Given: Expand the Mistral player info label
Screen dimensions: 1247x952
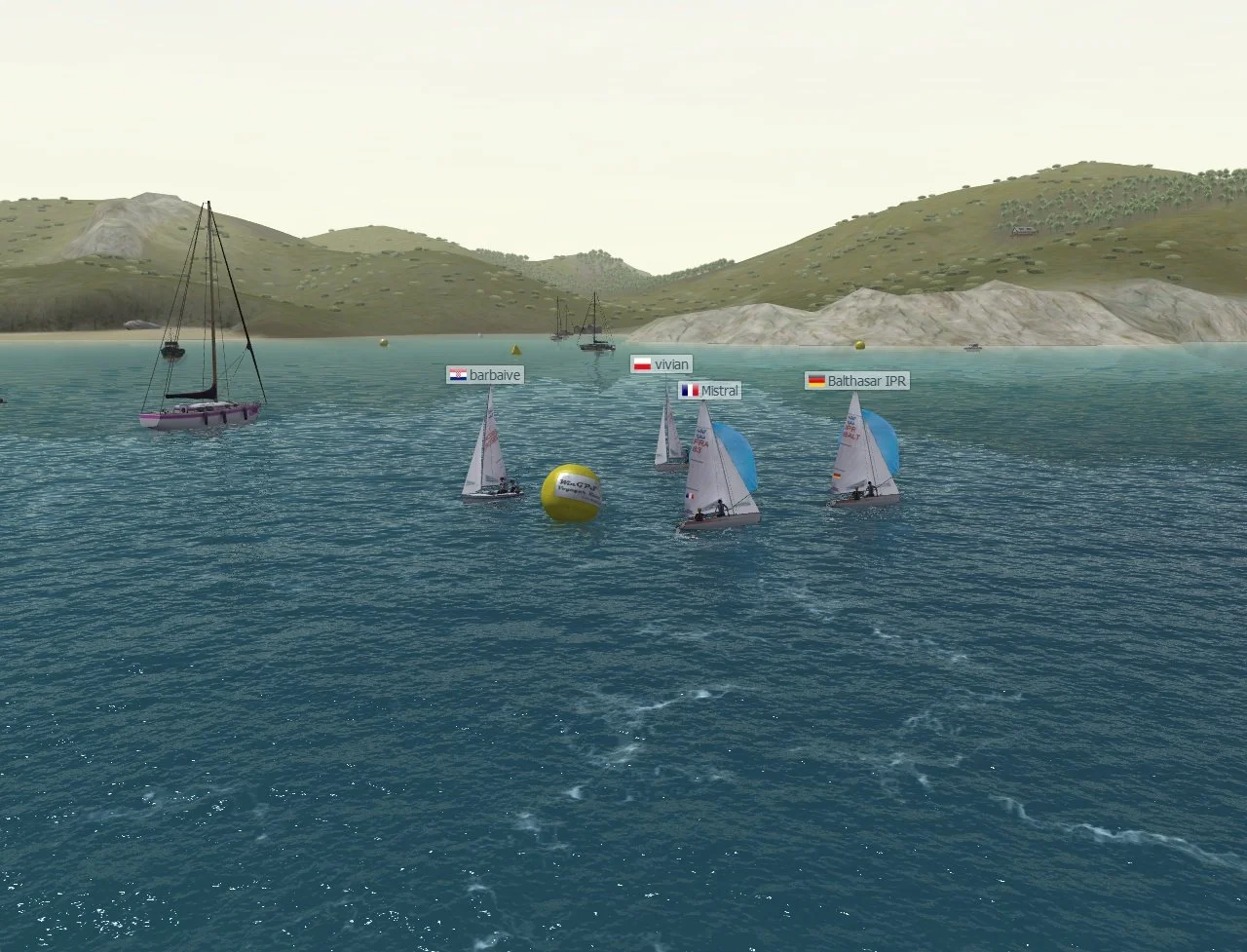Looking at the screenshot, I should coord(711,390).
